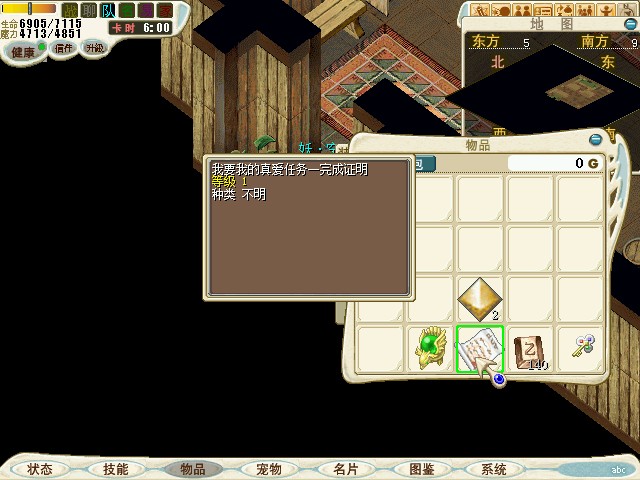Open the 宠物 pets menu
This screenshot has height=480, width=640.
tap(268, 468)
